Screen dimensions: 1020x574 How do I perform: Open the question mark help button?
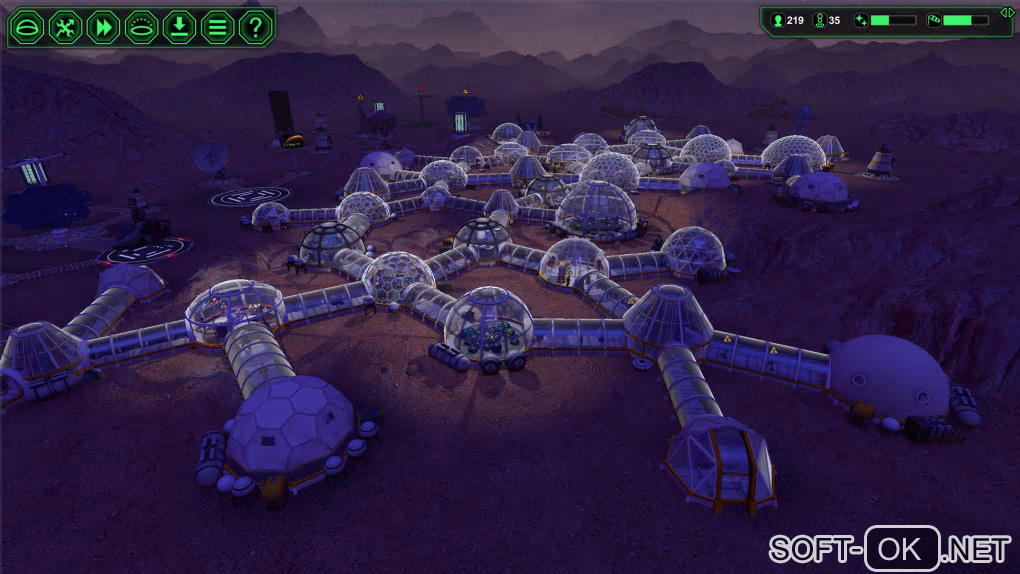256,26
